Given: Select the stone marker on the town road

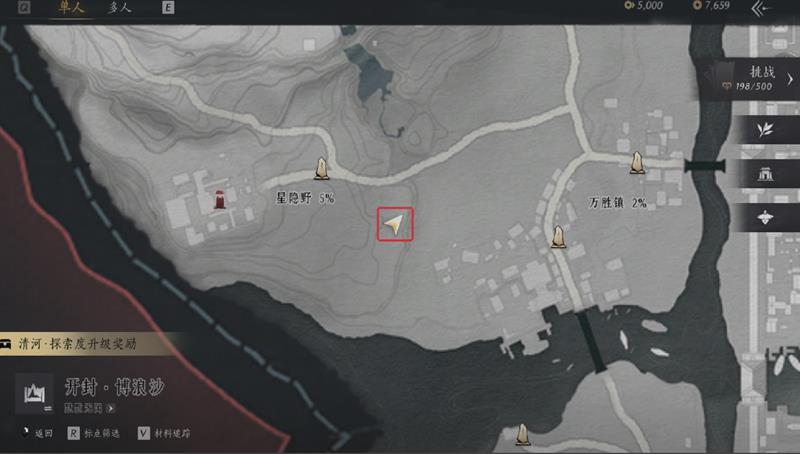Looking at the screenshot, I should (558, 237).
